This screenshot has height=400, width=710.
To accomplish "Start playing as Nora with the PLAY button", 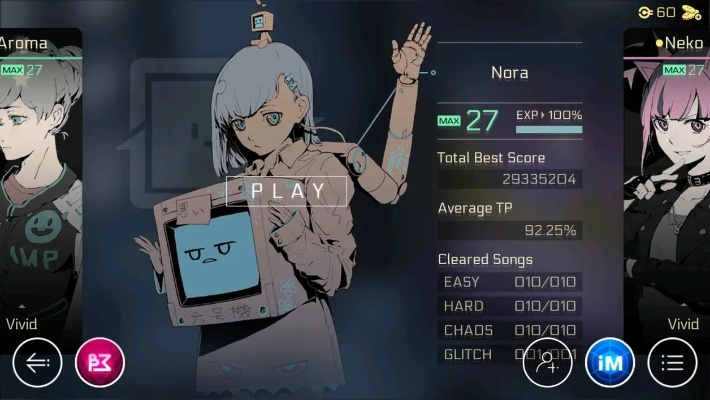I will [287, 190].
